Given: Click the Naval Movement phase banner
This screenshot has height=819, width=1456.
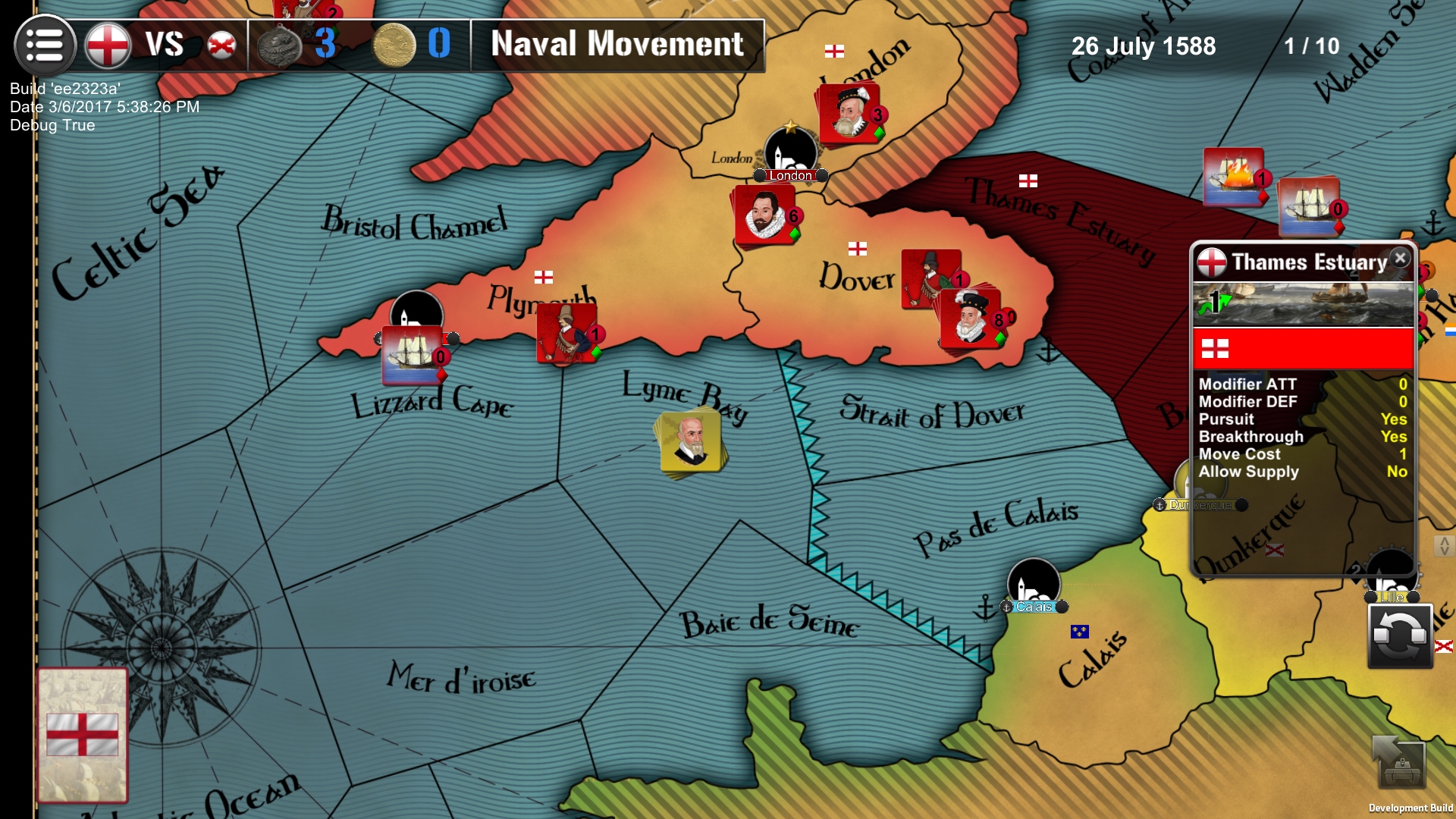Looking at the screenshot, I should click(x=616, y=45).
